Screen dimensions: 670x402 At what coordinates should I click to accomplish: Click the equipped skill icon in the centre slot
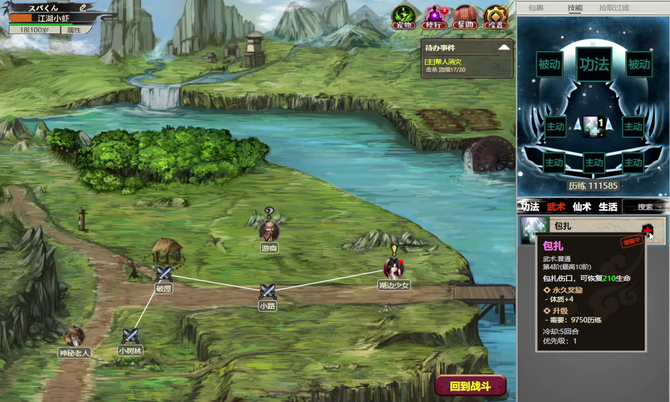click(x=593, y=126)
